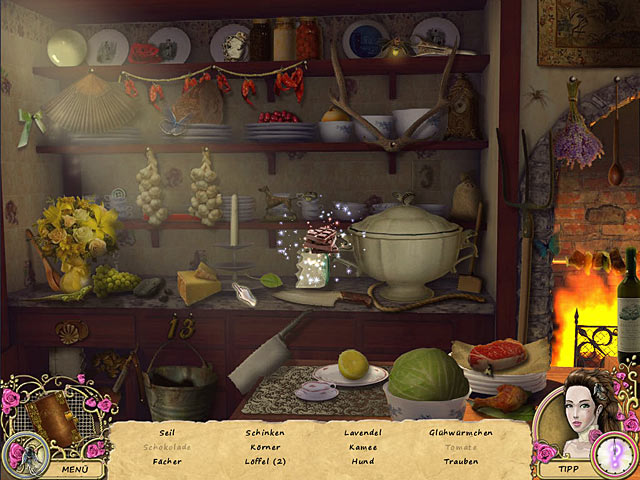Image resolution: width=640 pixels, height=480 pixels.
Task: Select 'Seil' in the word list
Action: coord(167,433)
